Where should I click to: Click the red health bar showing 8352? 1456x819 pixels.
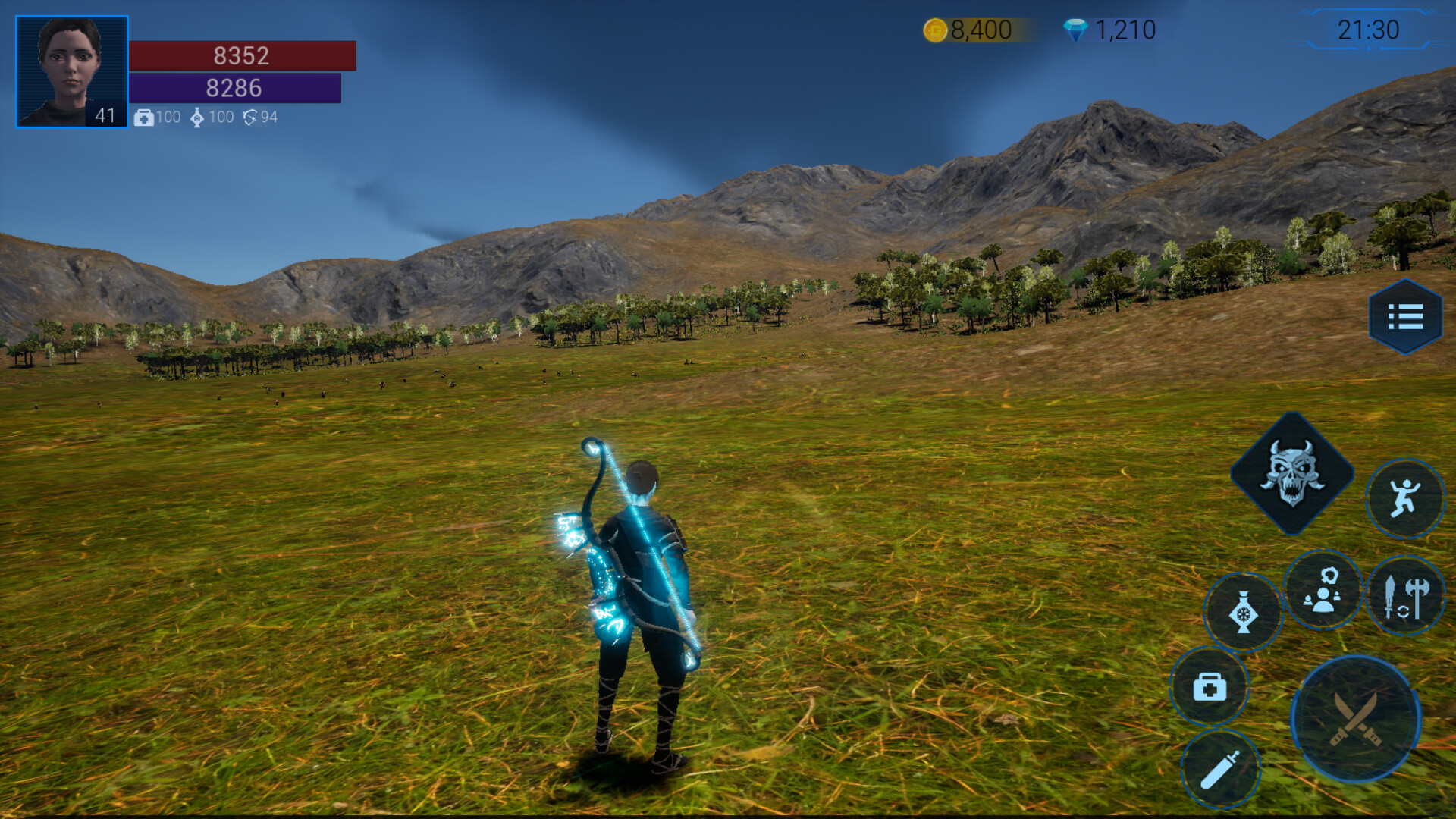243,56
